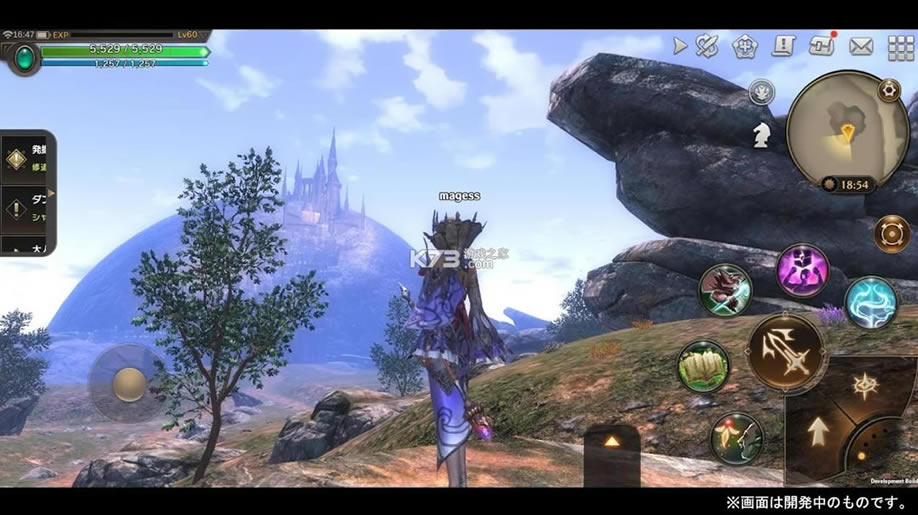The height and width of the screenshot is (515, 918).
Task: Activate the purple magic skill
Action: (x=802, y=269)
